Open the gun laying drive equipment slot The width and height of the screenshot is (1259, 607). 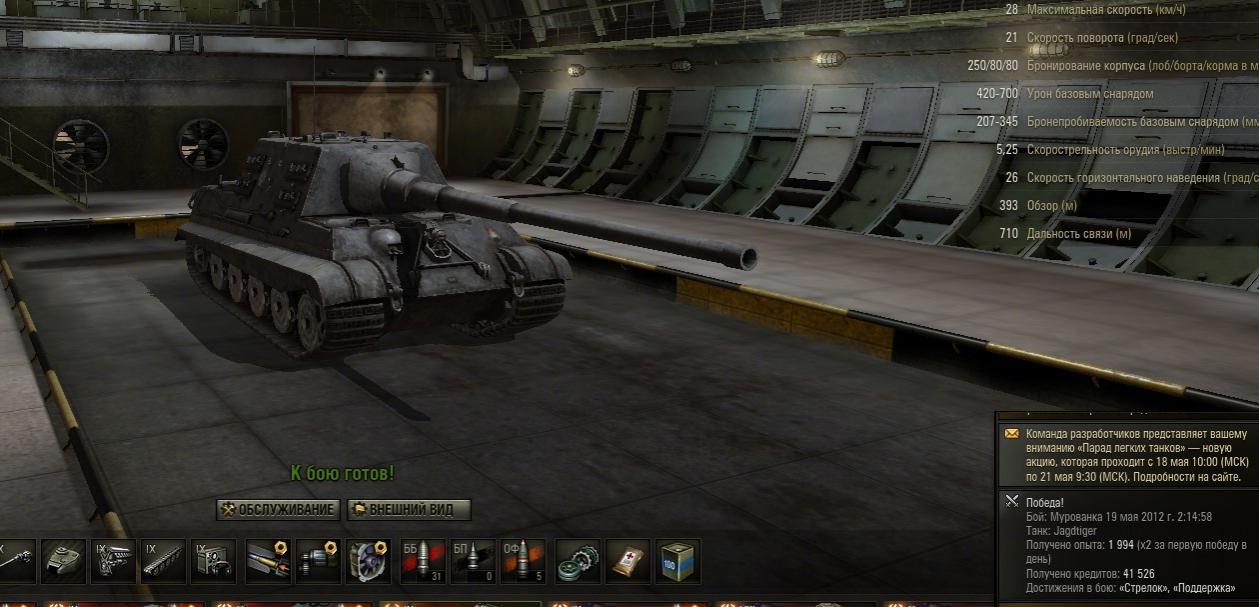[319, 561]
